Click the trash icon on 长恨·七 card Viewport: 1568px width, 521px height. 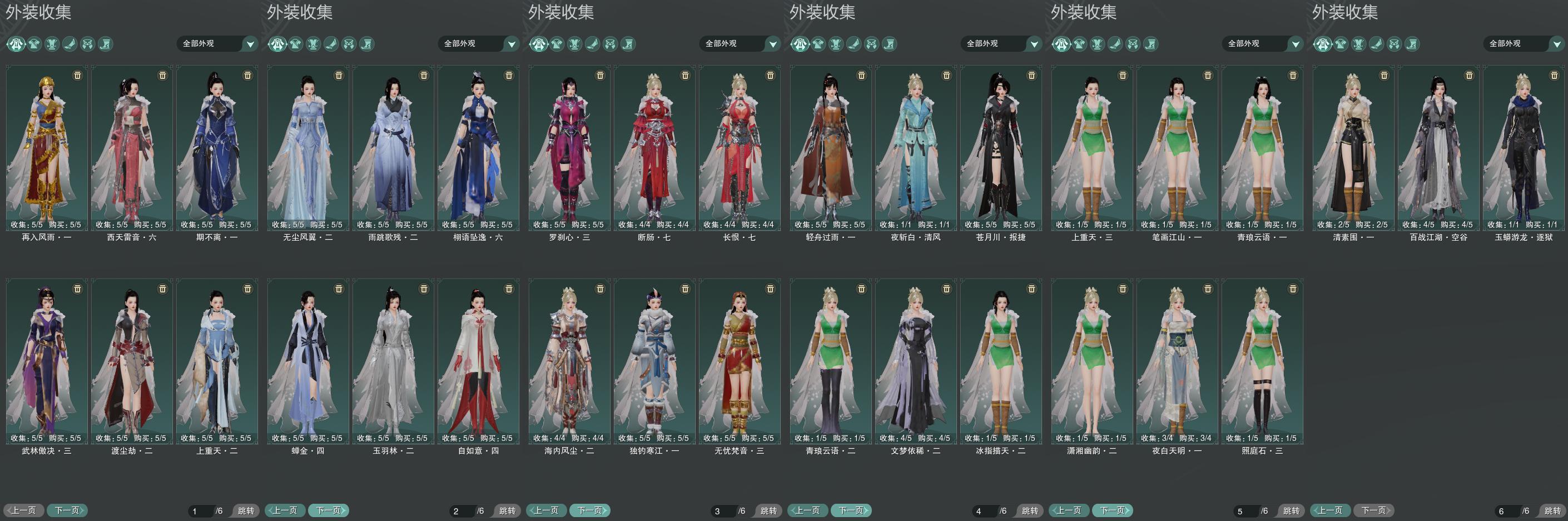(770, 76)
